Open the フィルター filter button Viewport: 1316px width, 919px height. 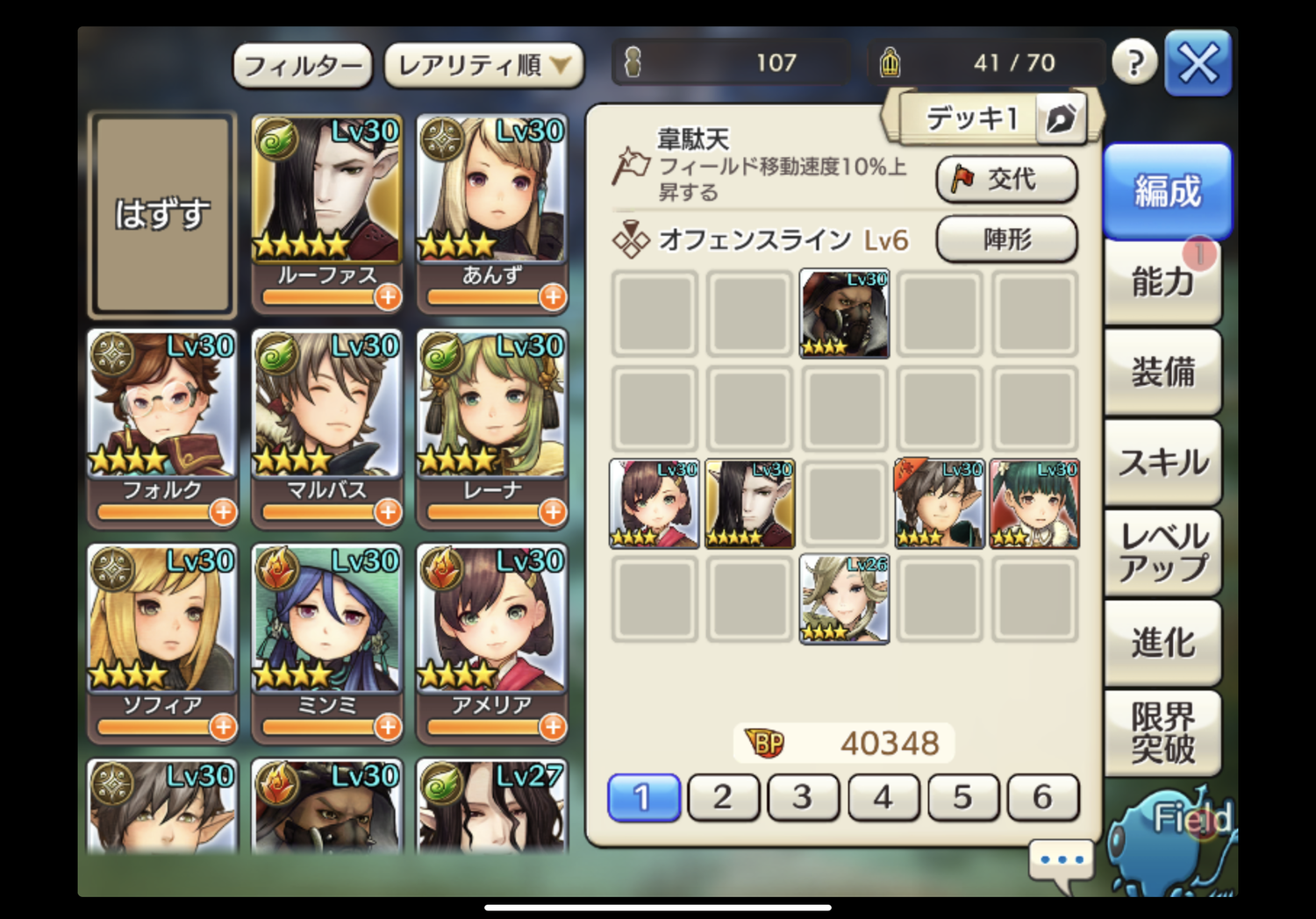click(x=303, y=66)
